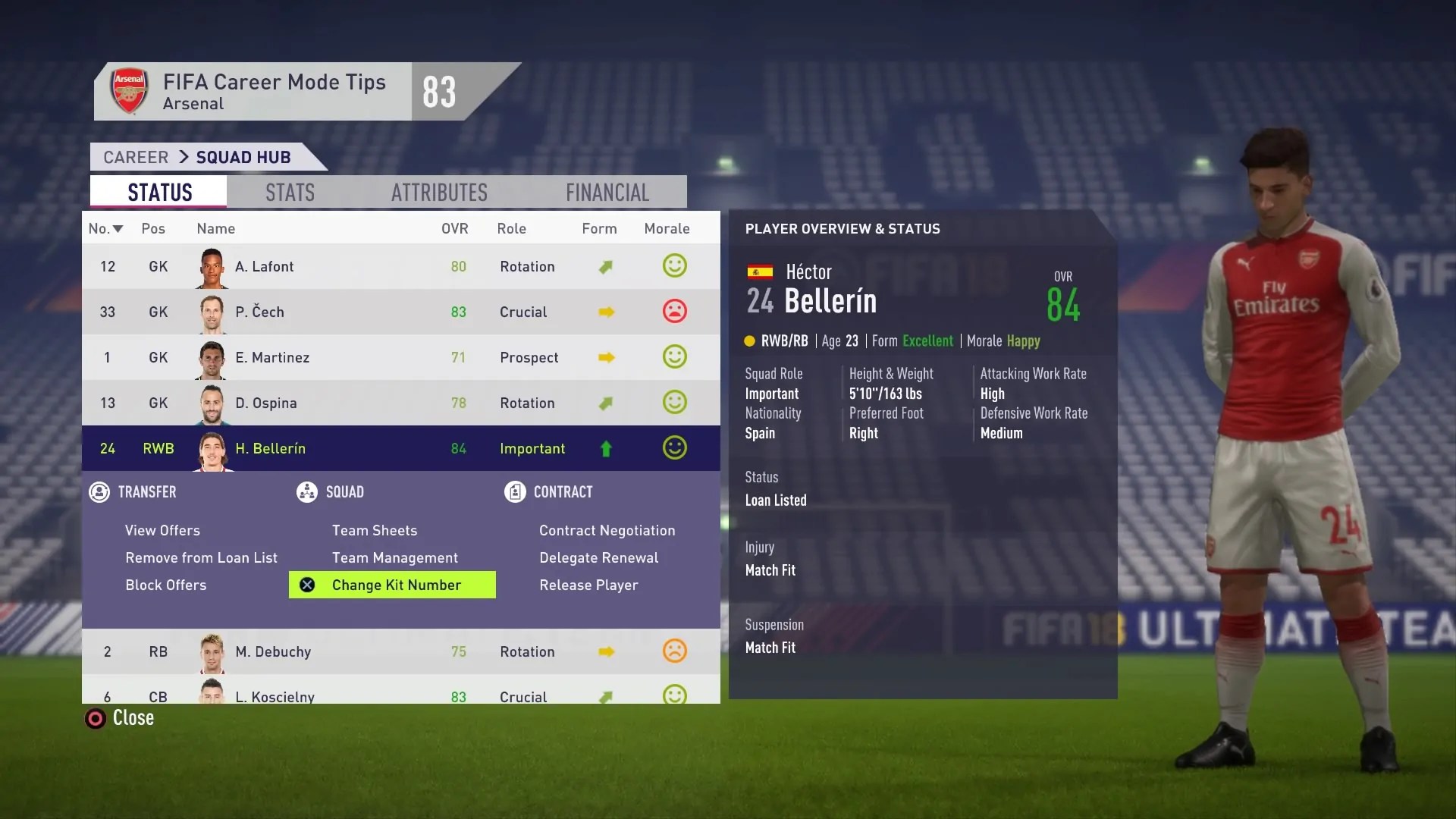Select Change Kit Number from the menu
Screen dimensions: 1456x819
(x=397, y=585)
